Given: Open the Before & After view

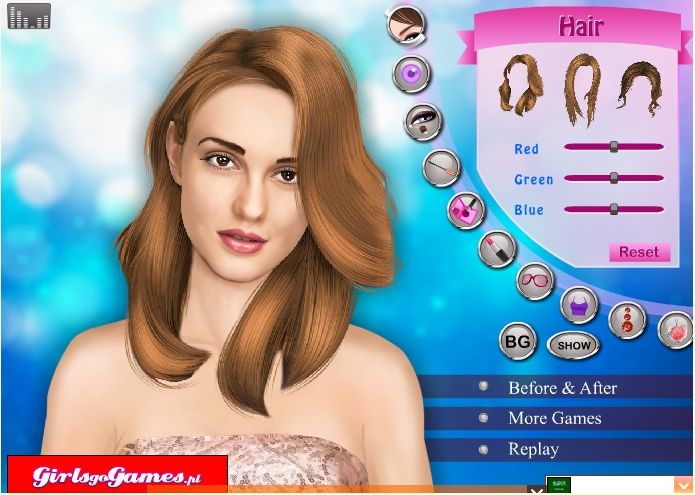Looking at the screenshot, I should tap(562, 388).
